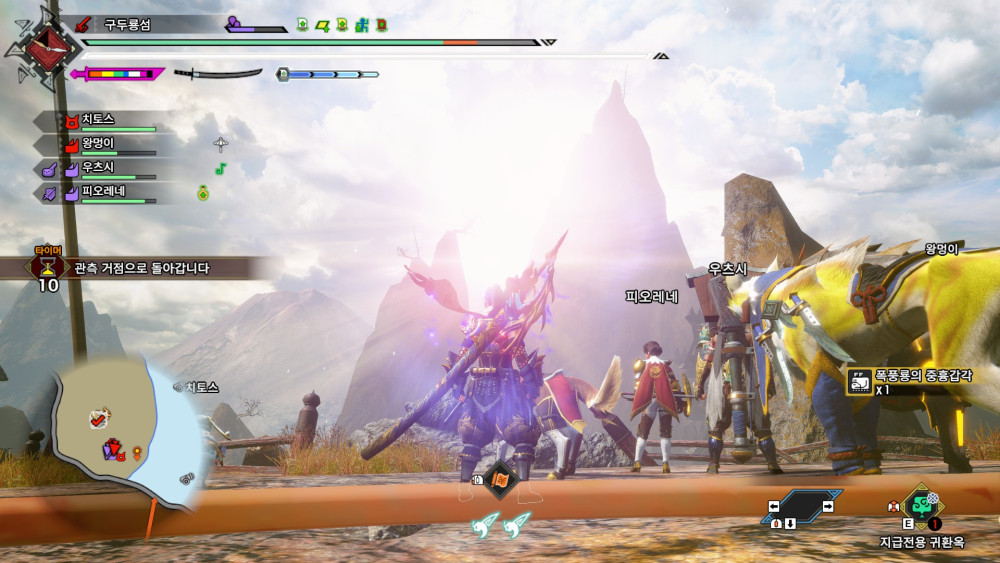Image resolution: width=1000 pixels, height=563 pixels.
Task: Click the orange book icon above the wirebugs
Action: [x=500, y=480]
